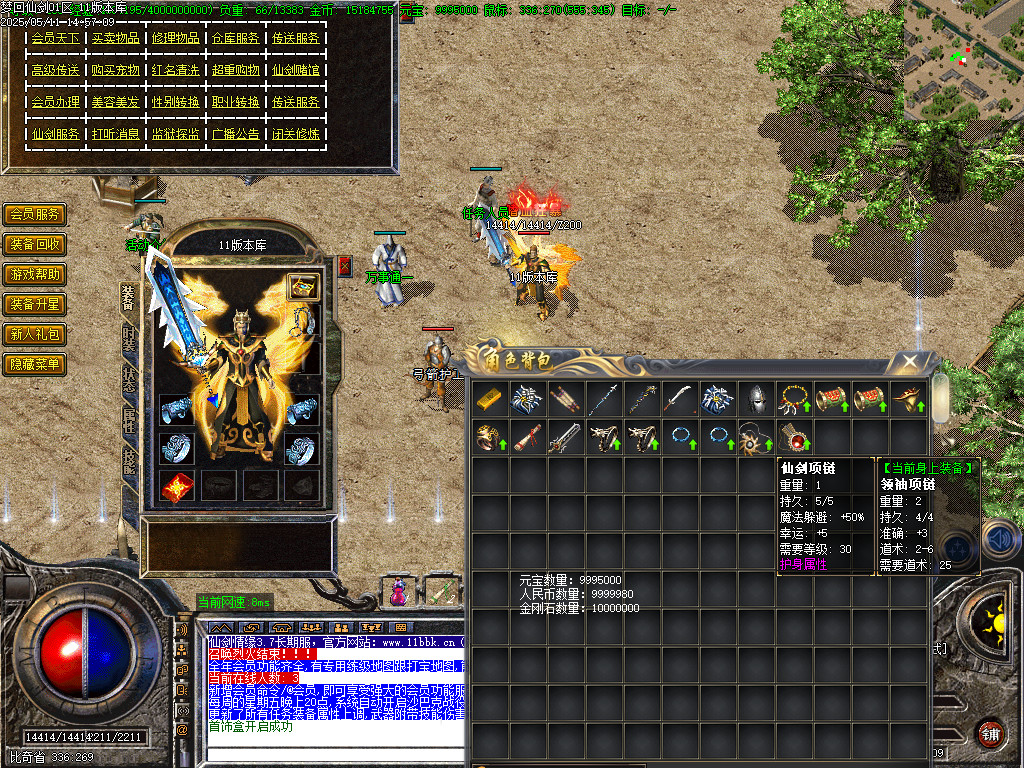Select 职业转换 class change option
Screen dimensions: 1024x768
click(x=235, y=102)
